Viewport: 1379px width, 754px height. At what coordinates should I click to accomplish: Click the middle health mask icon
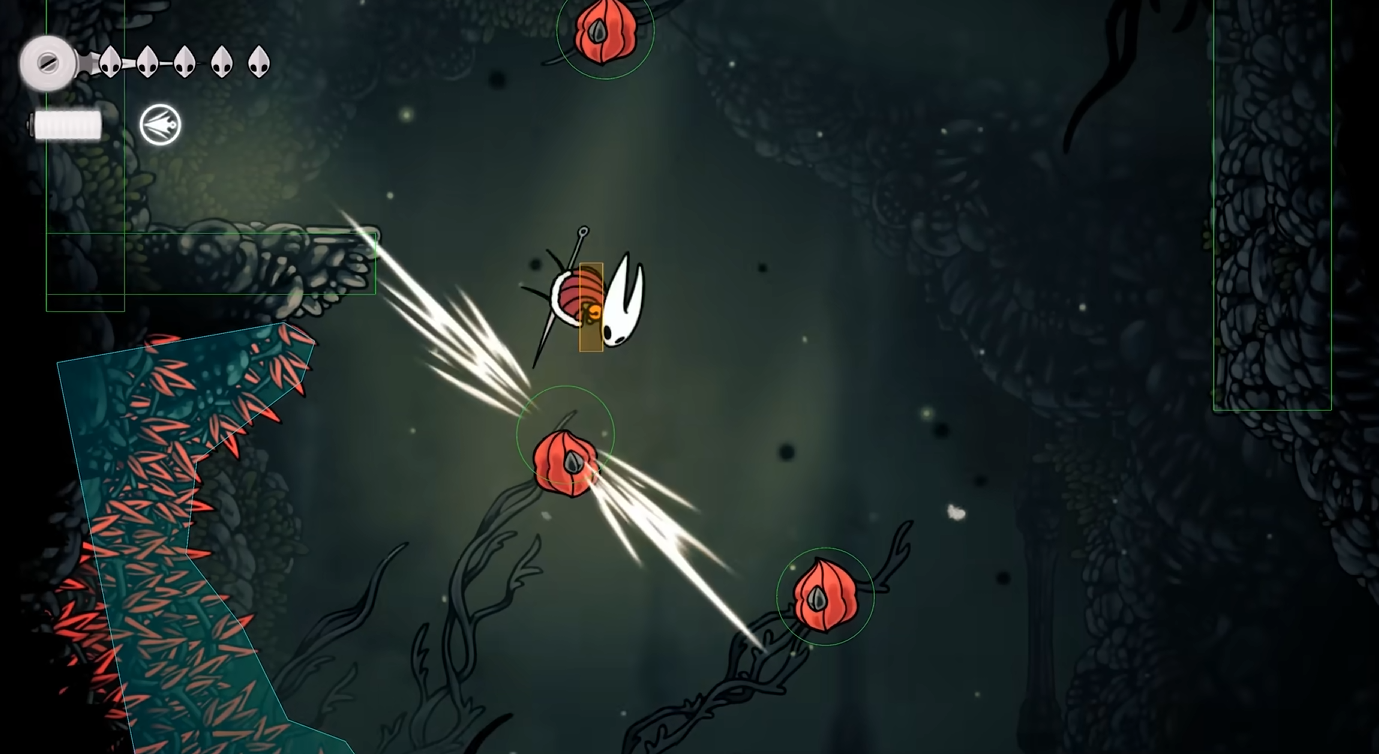pyautogui.click(x=184, y=61)
